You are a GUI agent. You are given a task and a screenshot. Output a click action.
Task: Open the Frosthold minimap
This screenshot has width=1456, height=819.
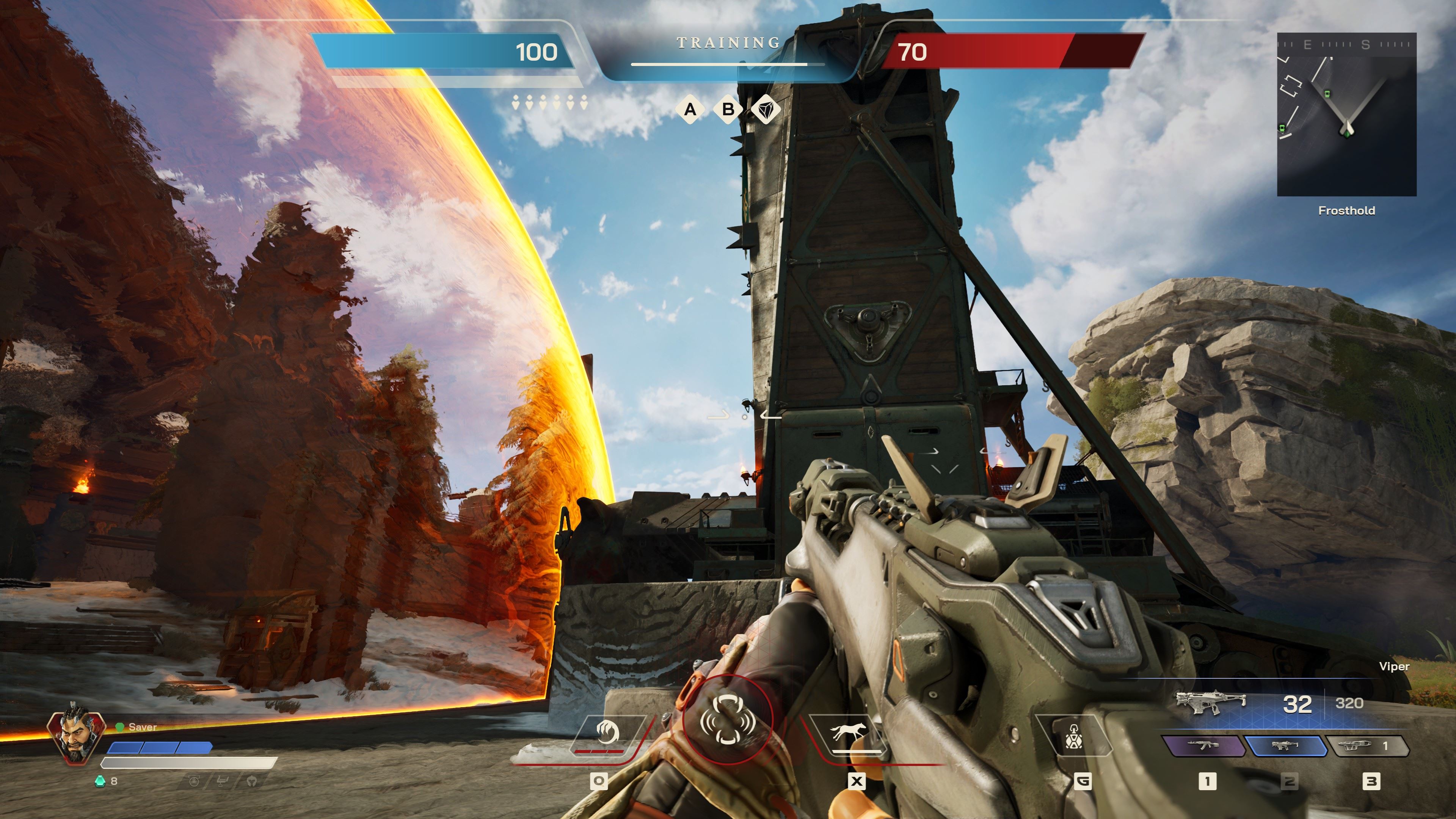pyautogui.click(x=1346, y=115)
